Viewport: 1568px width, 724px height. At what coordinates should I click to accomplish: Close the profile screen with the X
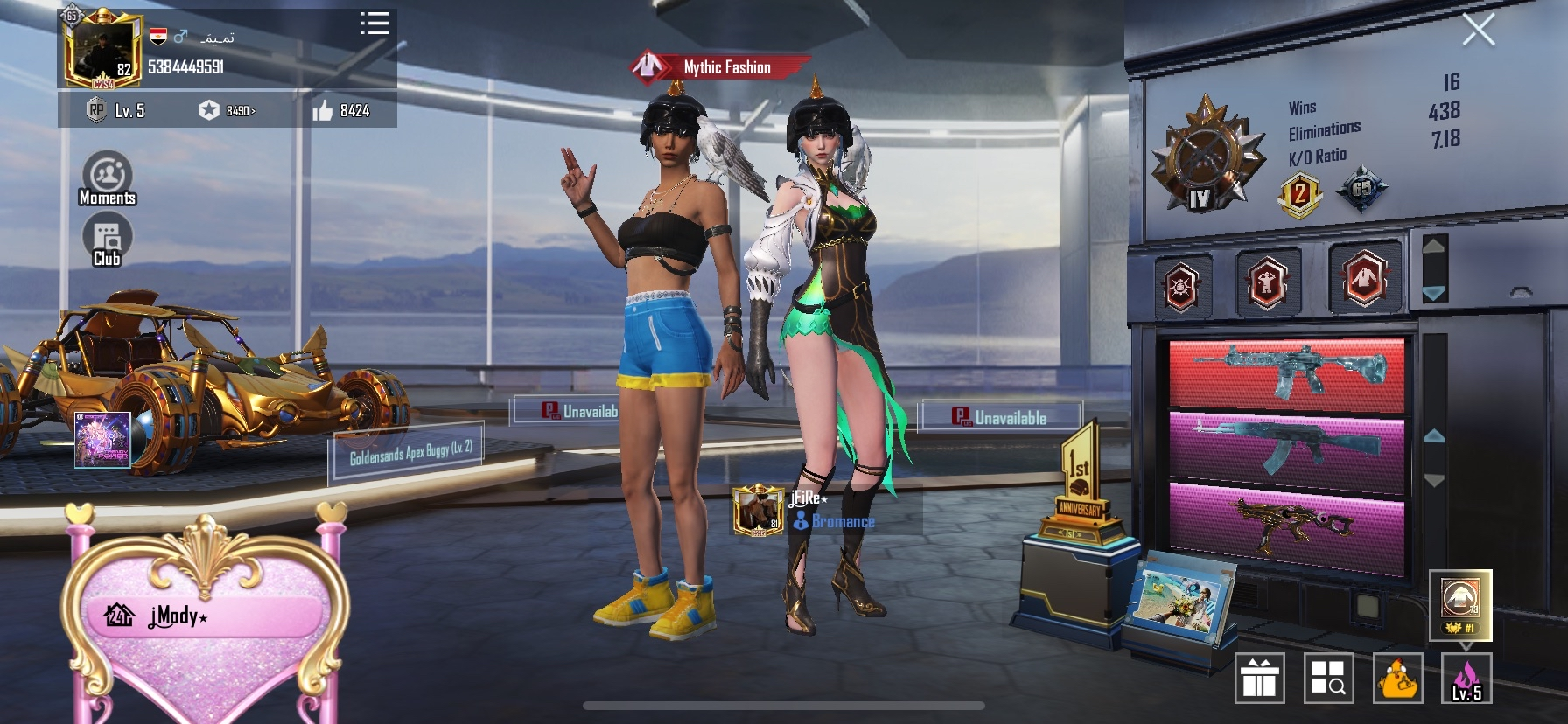[1478, 31]
